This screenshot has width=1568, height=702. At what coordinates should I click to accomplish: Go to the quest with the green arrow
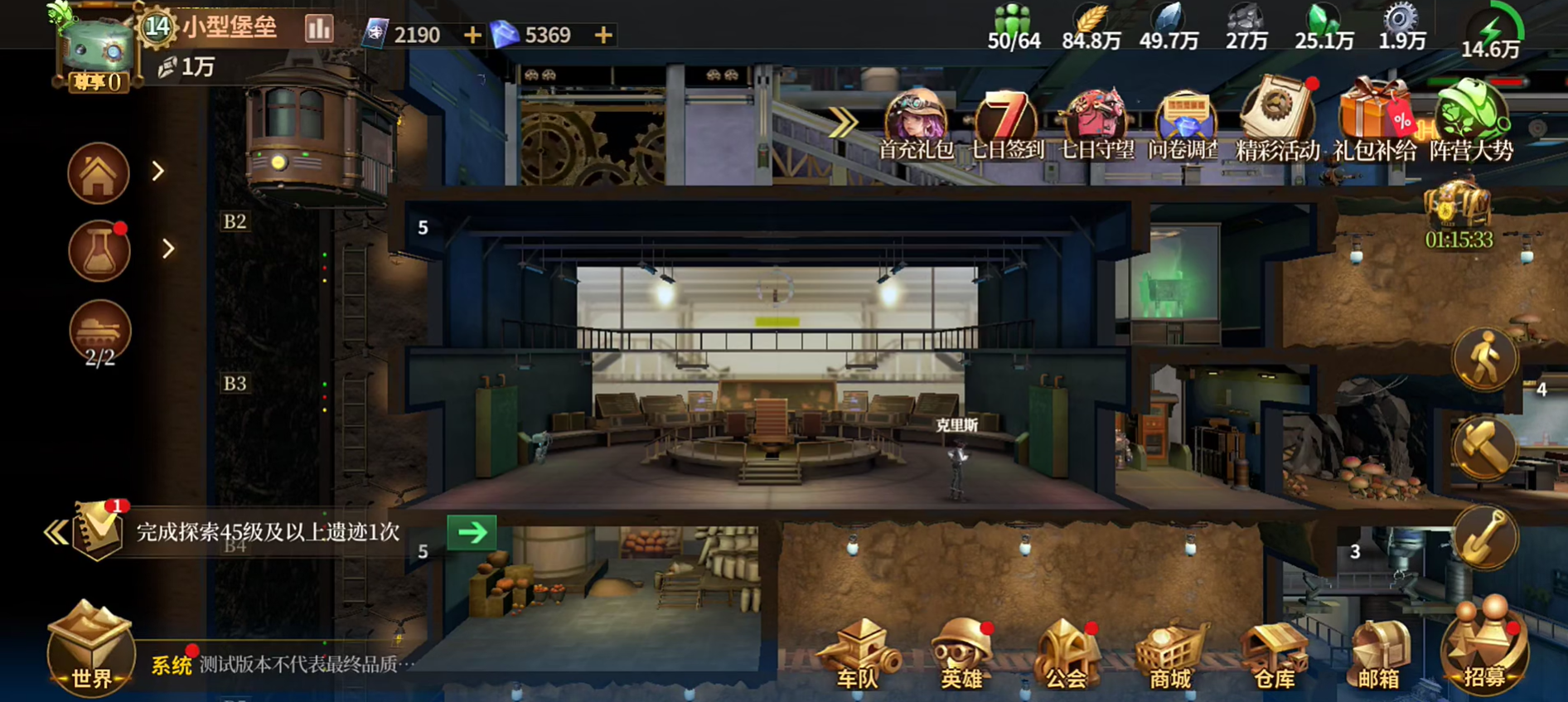[472, 532]
